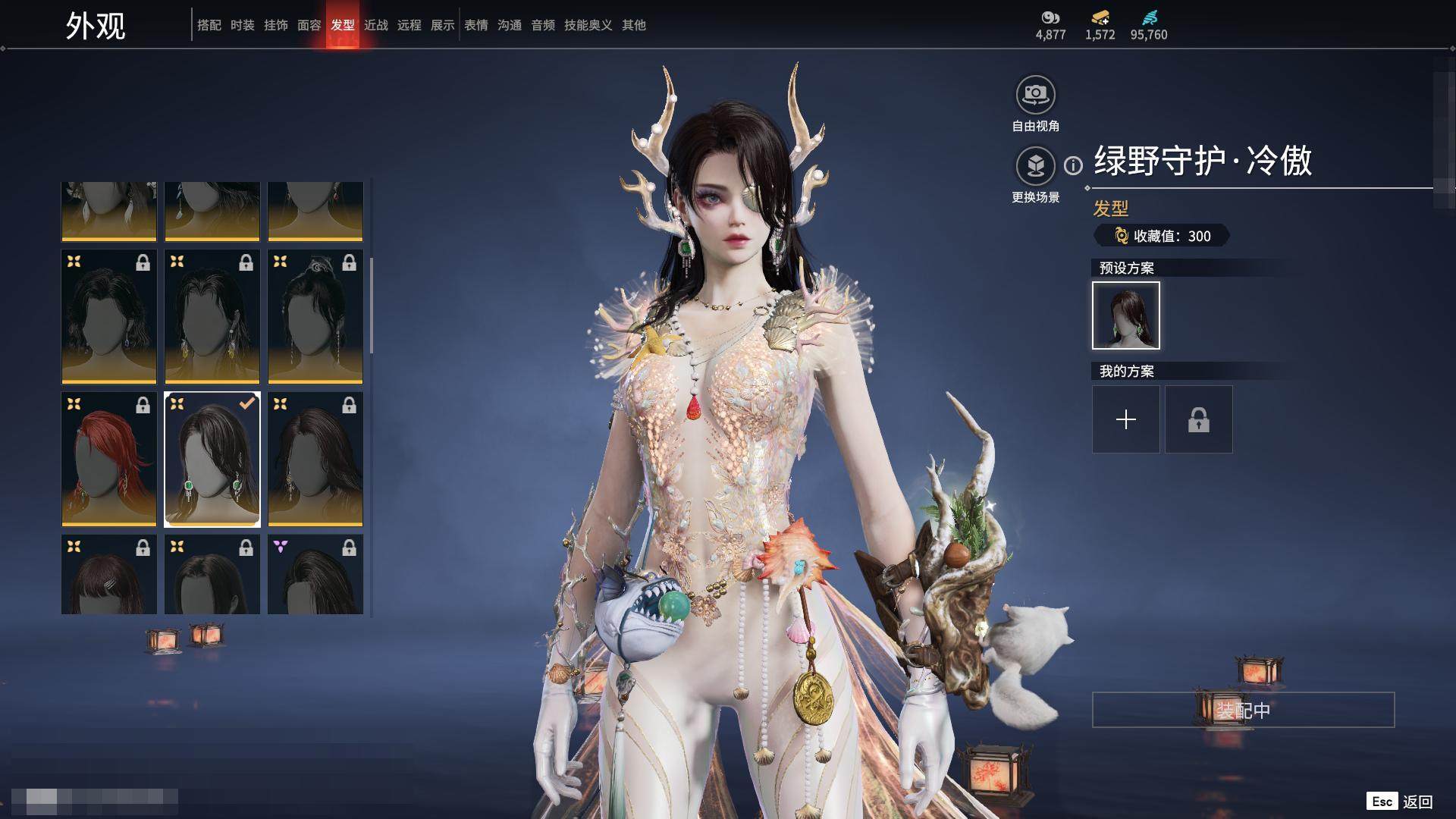Go to the 面容 tab
This screenshot has width=1456, height=819.
[309, 25]
